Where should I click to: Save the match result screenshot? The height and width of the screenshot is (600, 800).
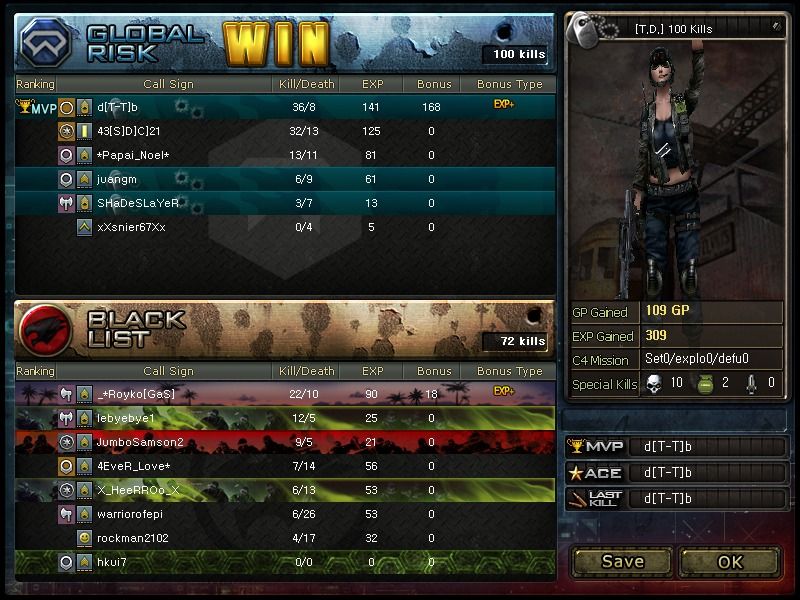pos(622,561)
